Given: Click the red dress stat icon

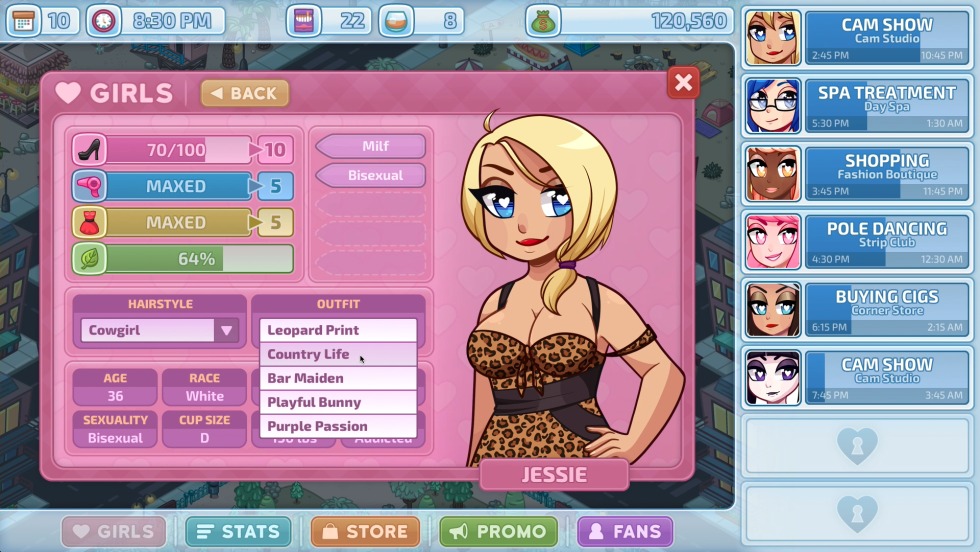Looking at the screenshot, I should [89, 222].
